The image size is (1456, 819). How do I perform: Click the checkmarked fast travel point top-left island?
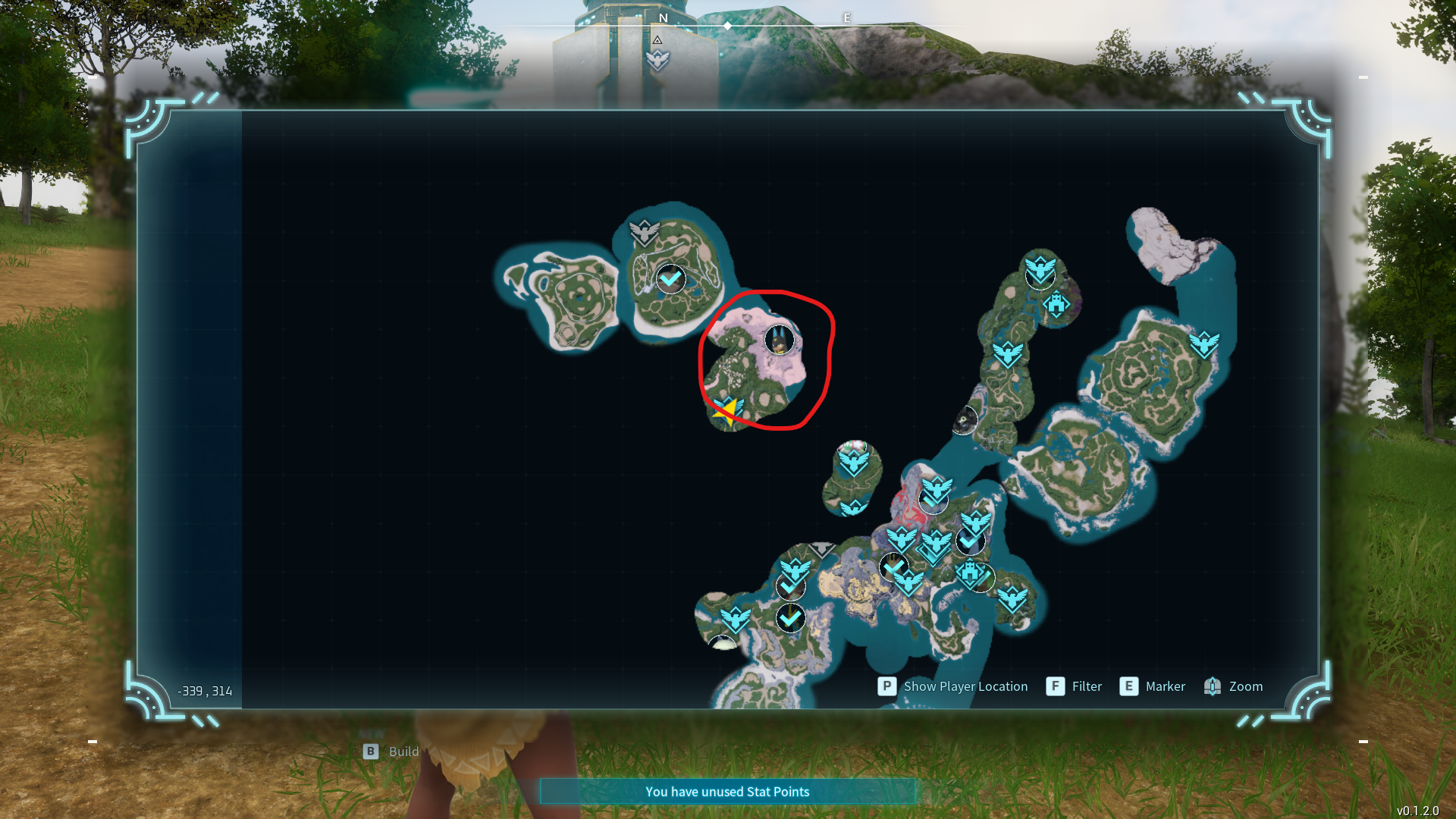click(670, 278)
